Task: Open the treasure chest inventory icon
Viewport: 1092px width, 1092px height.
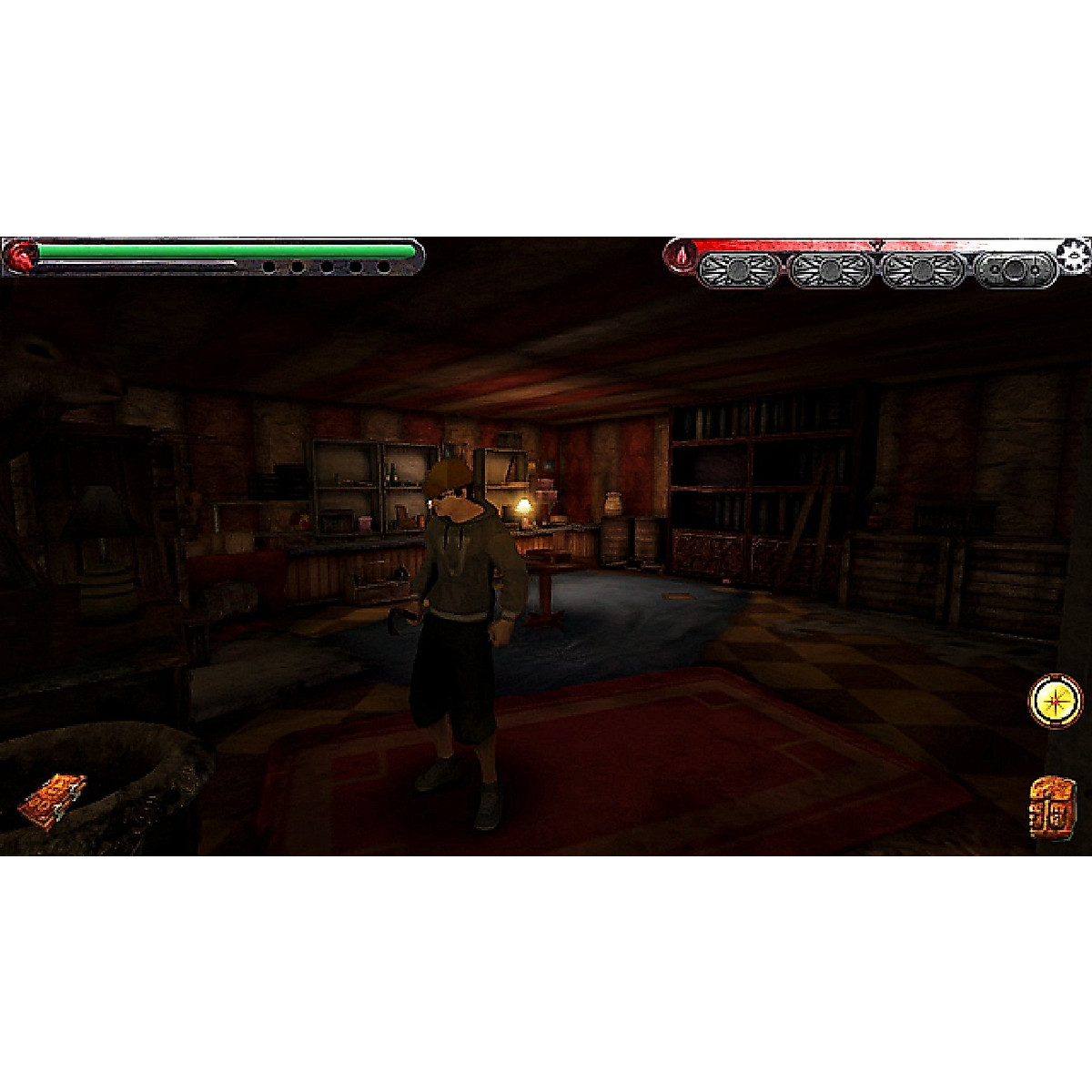Action: [1054, 806]
